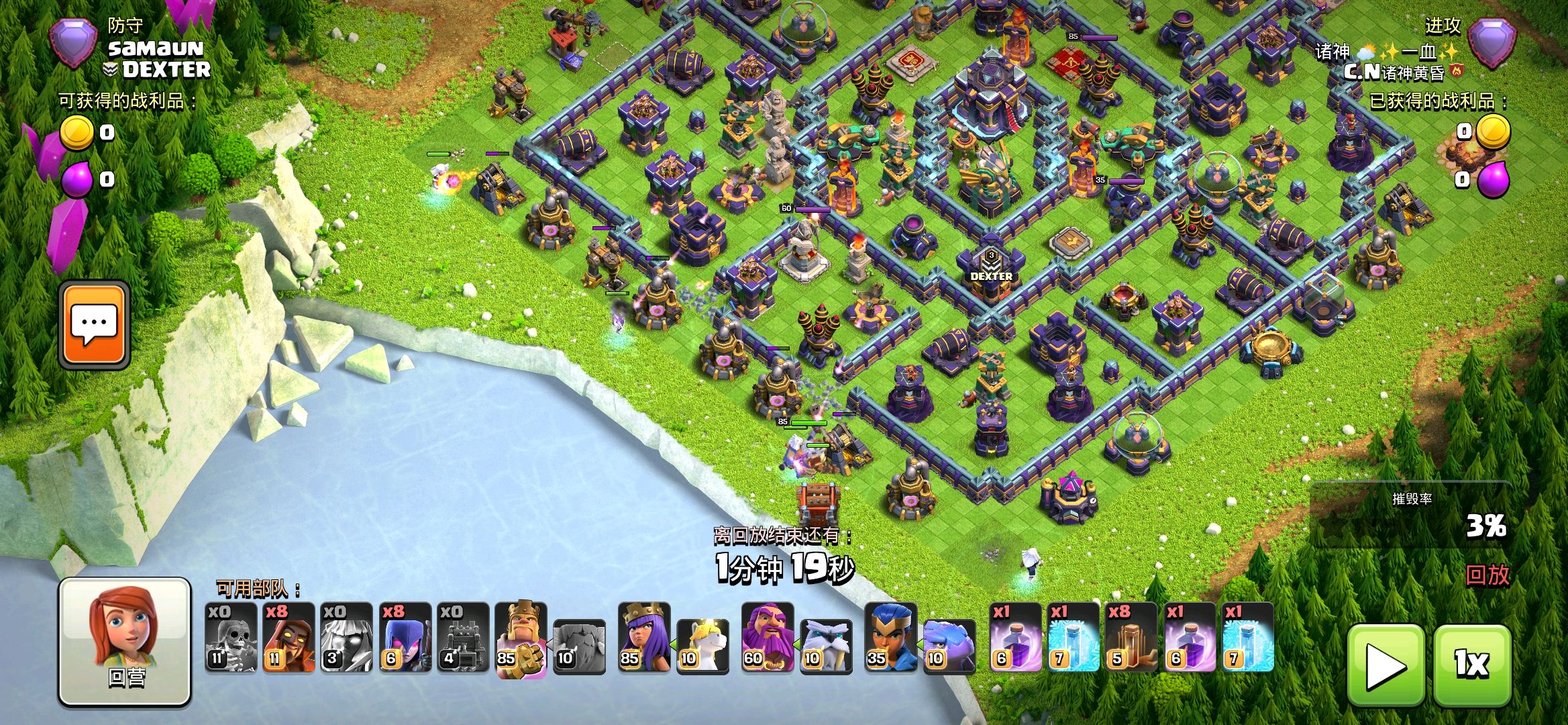
Task: Select the greyed-out skeleton Wall Breaker slot
Action: 231,638
